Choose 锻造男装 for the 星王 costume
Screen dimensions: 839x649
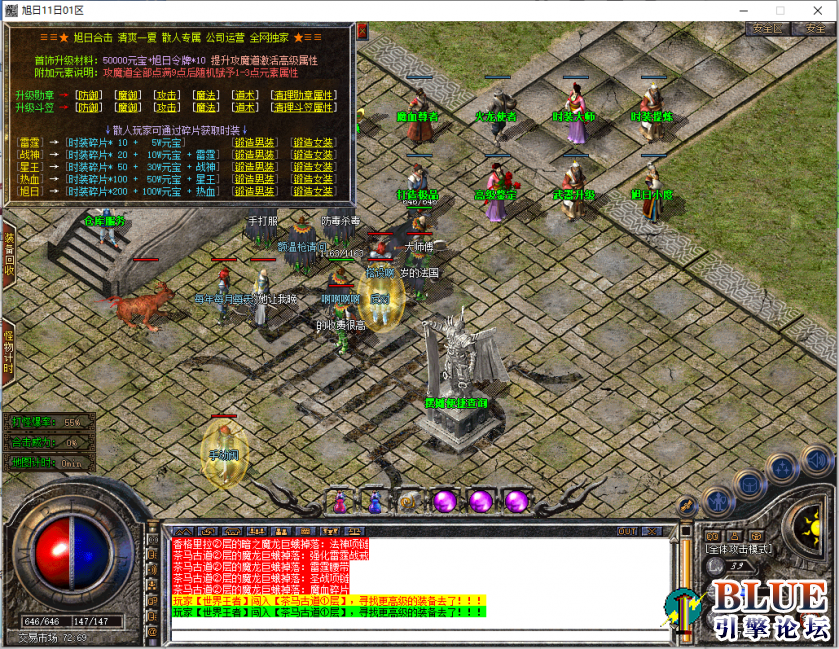(x=255, y=167)
